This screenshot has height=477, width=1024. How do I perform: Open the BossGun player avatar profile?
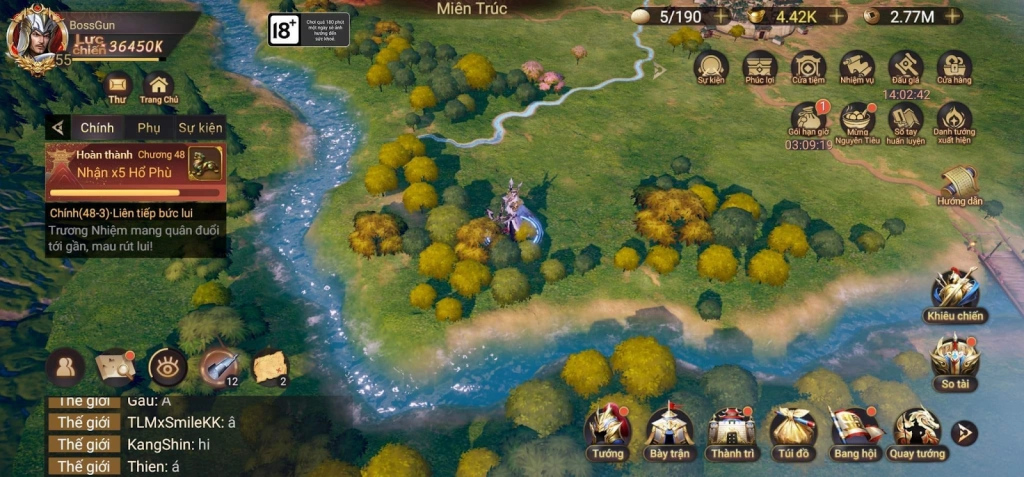[x=30, y=36]
